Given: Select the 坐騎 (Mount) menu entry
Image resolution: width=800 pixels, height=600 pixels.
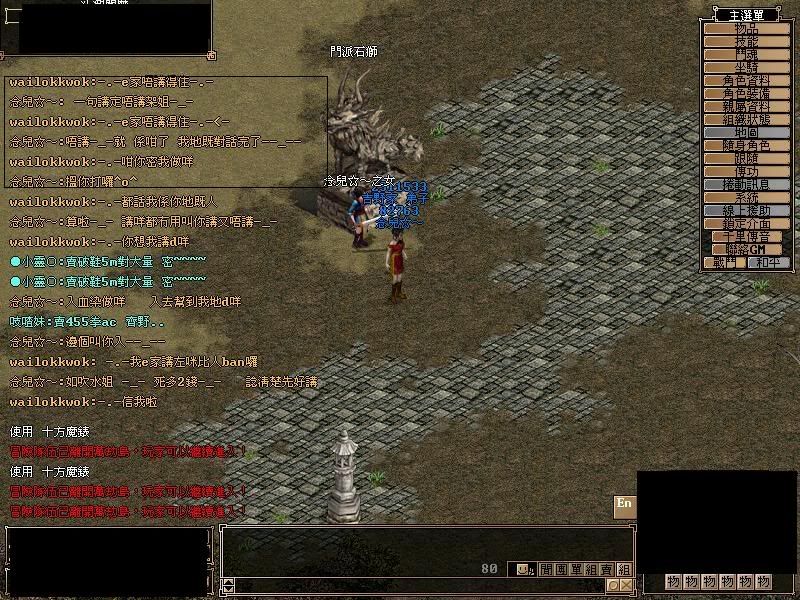Looking at the screenshot, I should click(x=747, y=67).
